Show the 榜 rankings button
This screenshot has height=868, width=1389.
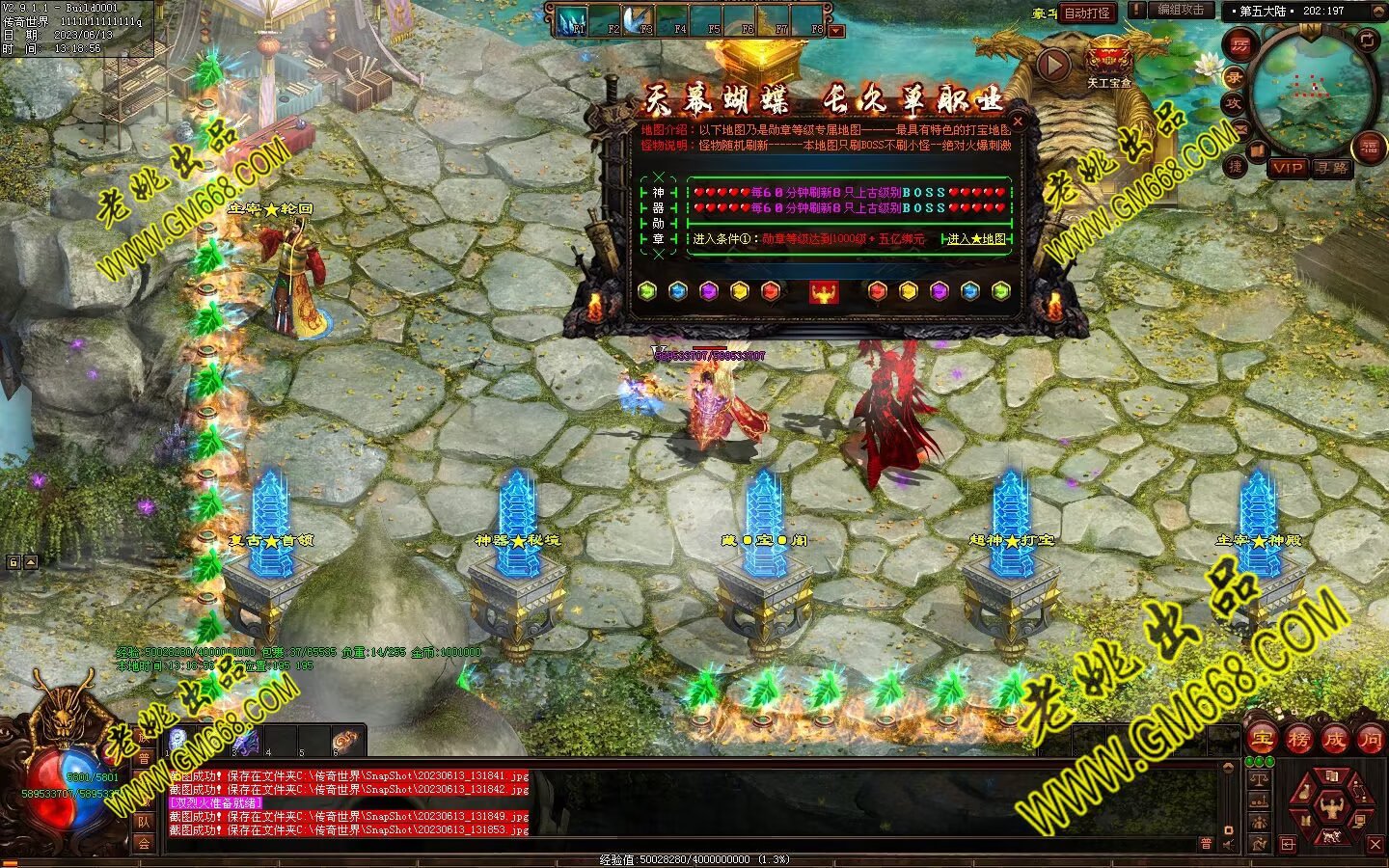1298,740
